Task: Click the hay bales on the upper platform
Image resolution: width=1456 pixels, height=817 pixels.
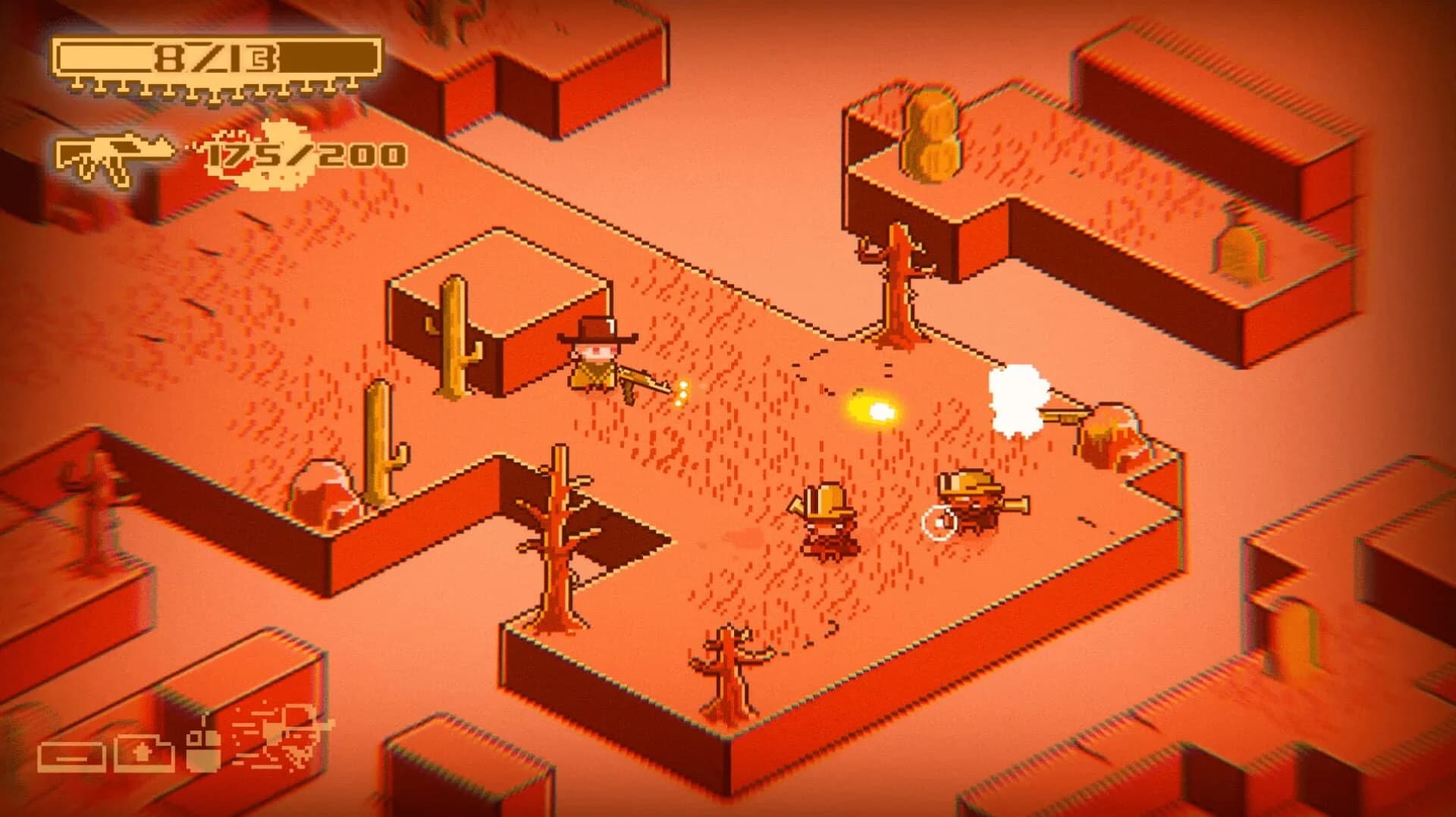Action: [933, 137]
